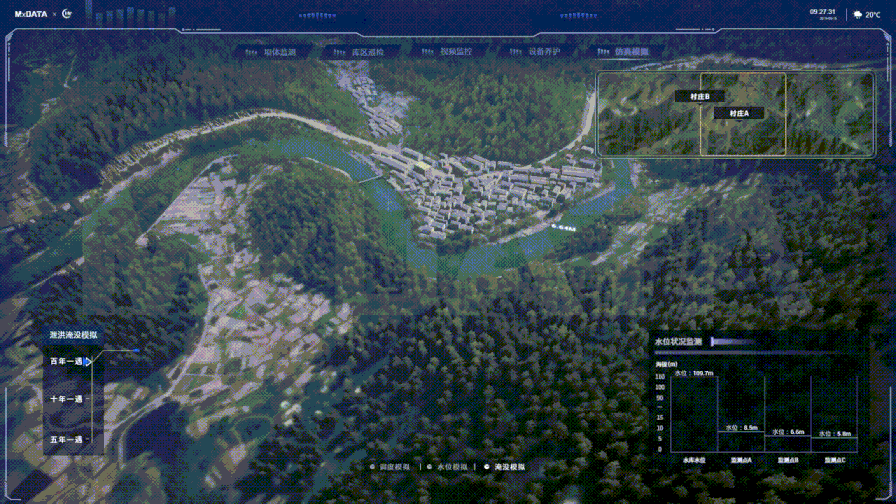Open the 视频监控 tab

(455, 52)
